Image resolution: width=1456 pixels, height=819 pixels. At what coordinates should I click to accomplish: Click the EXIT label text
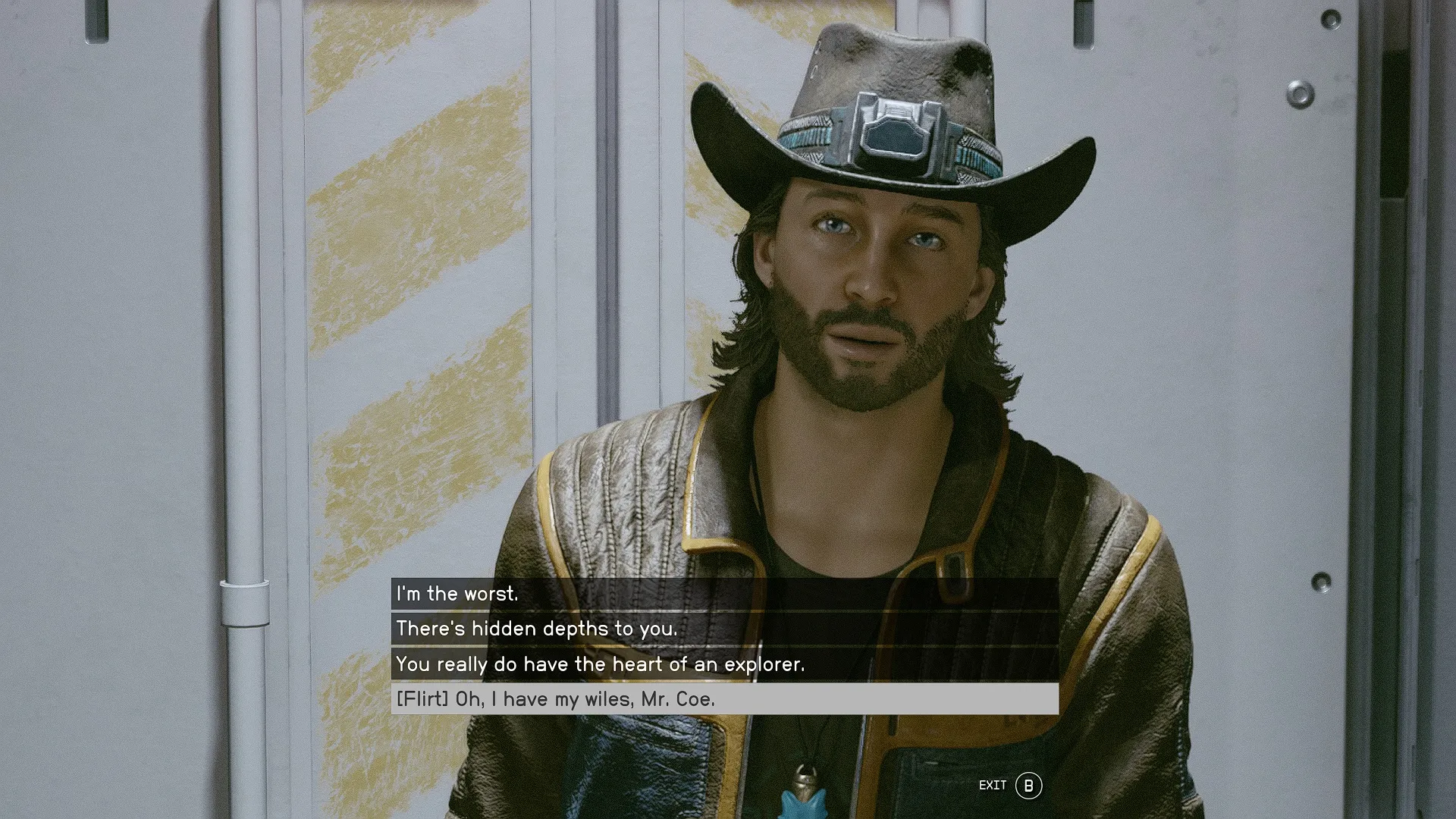pyautogui.click(x=994, y=786)
